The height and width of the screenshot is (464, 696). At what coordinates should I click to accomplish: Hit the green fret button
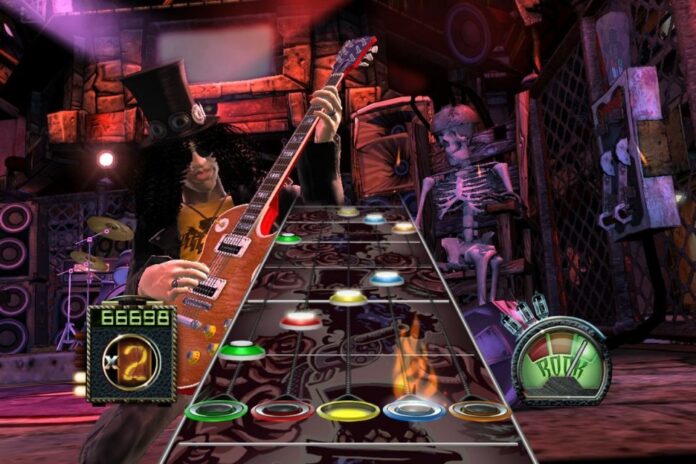[216, 410]
